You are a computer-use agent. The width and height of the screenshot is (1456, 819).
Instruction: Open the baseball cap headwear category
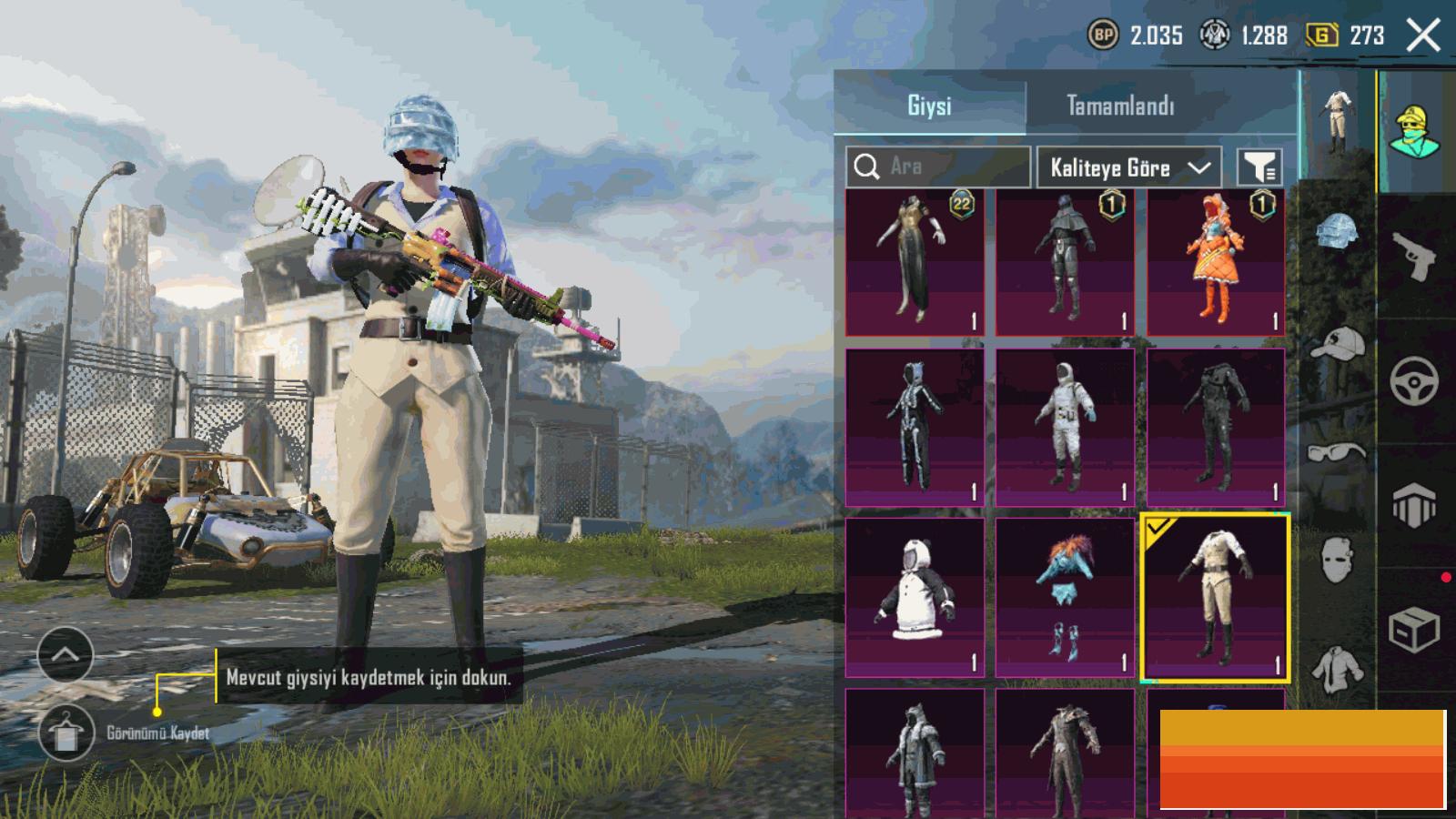[1337, 344]
